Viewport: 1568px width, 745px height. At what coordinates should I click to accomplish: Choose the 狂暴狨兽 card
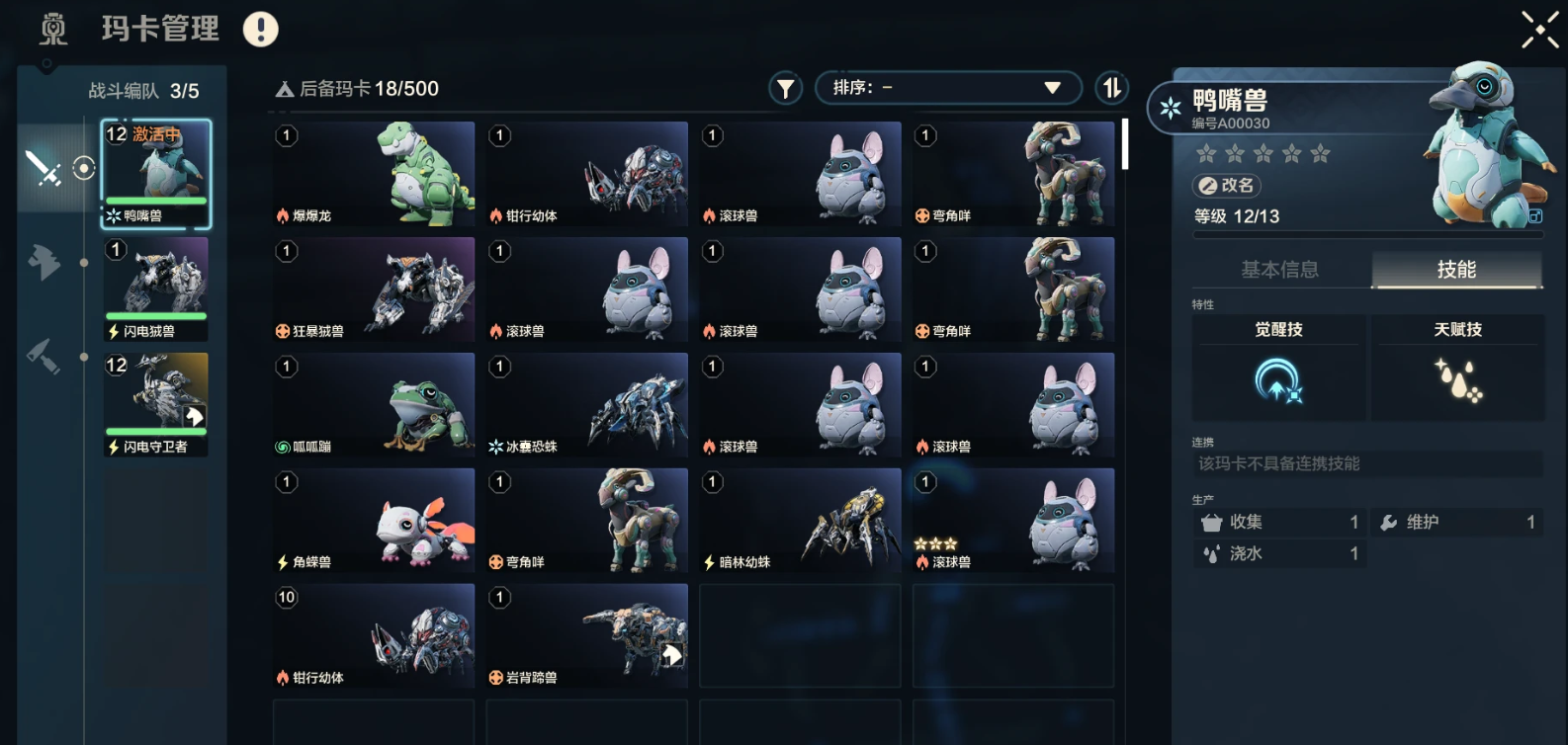375,290
